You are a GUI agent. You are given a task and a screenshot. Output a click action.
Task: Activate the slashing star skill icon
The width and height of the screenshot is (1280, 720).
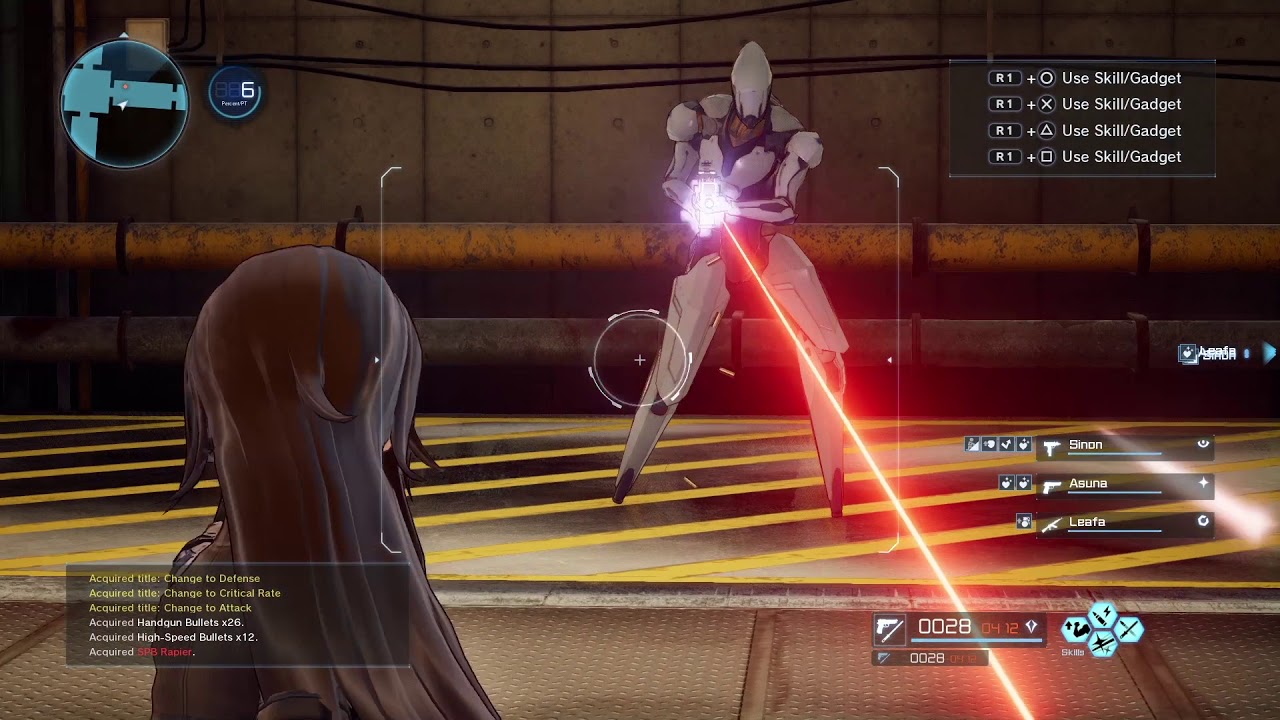(1102, 645)
